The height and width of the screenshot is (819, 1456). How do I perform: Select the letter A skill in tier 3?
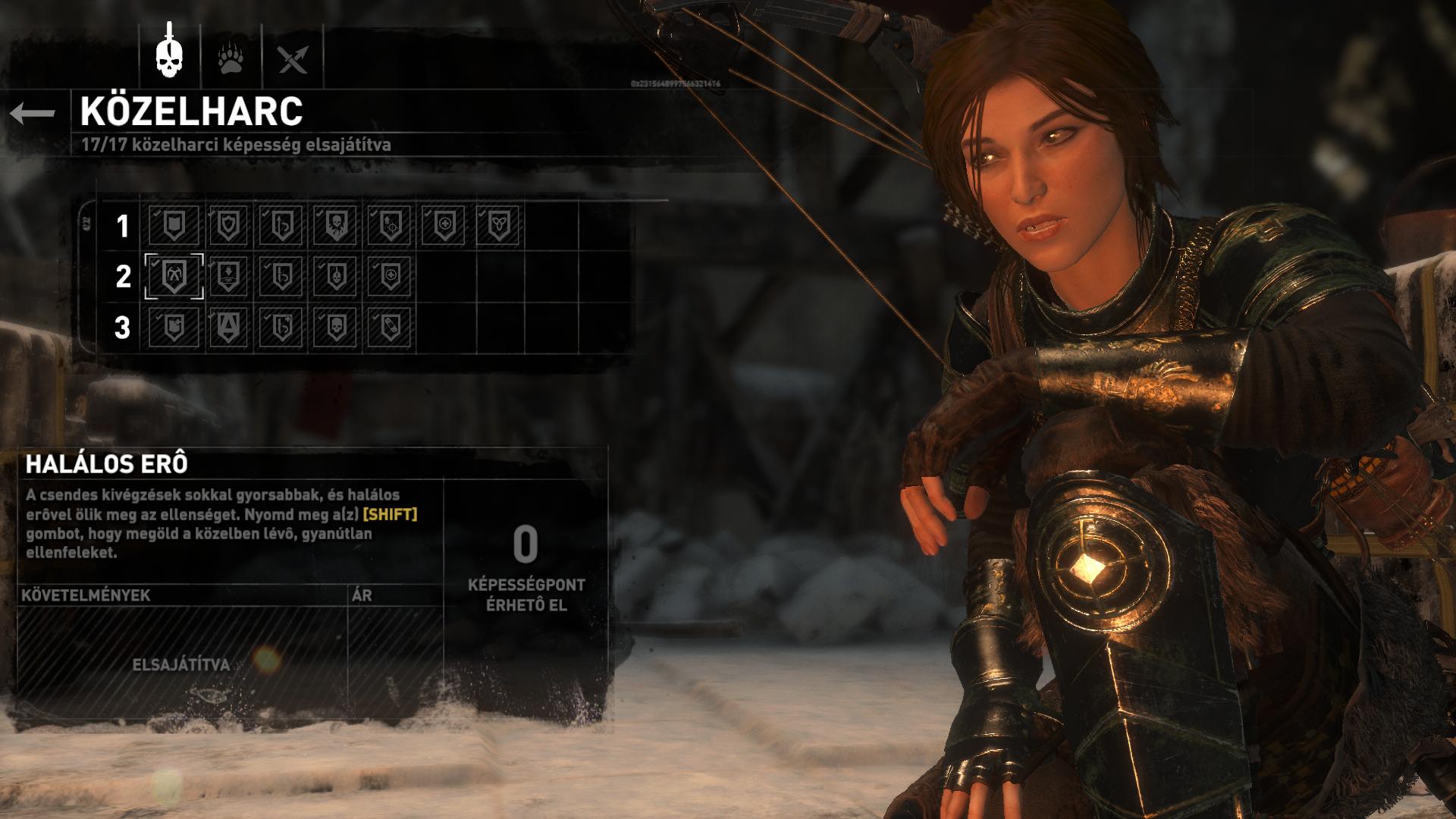228,328
